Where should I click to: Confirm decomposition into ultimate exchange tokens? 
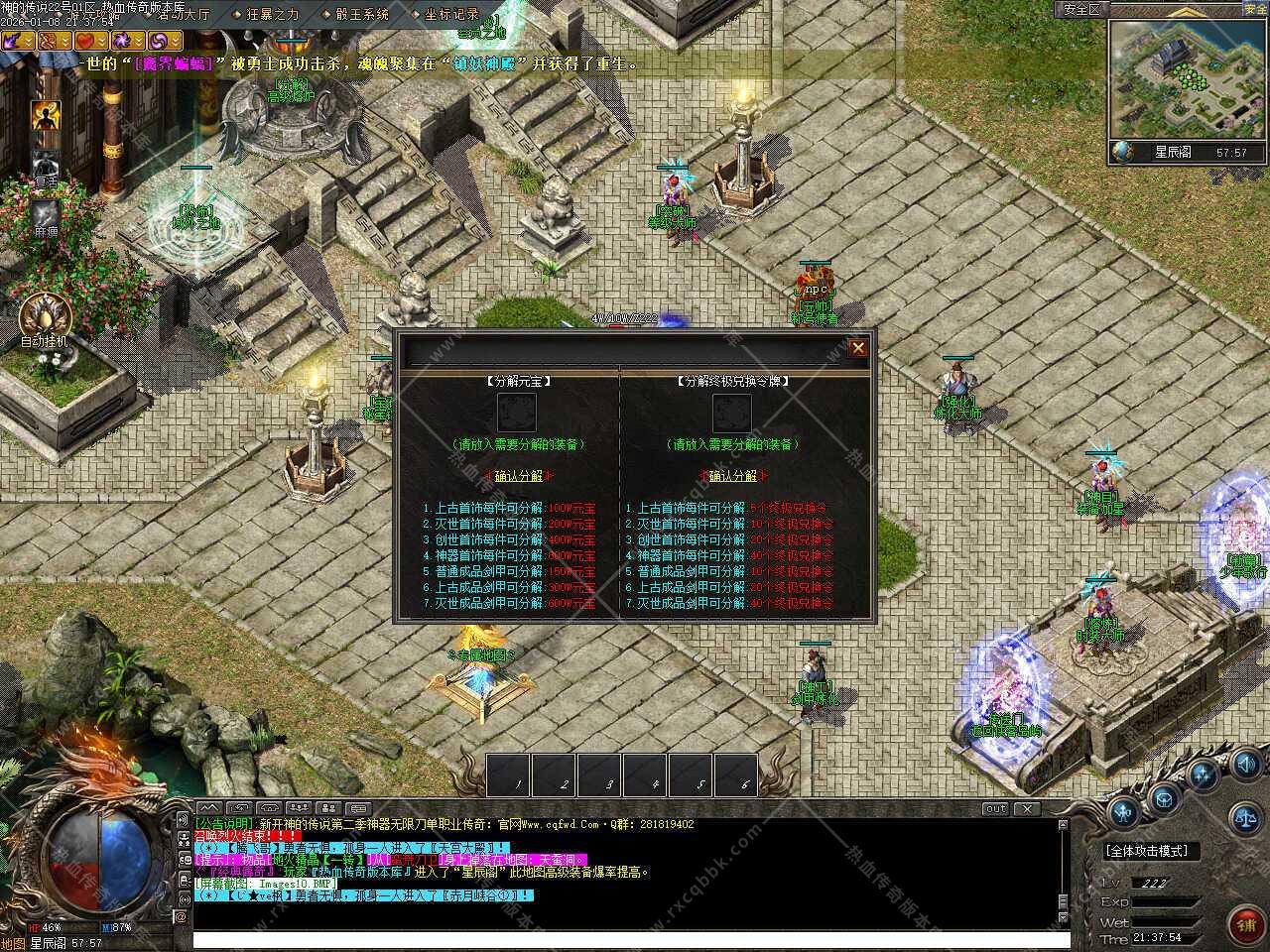point(734,476)
